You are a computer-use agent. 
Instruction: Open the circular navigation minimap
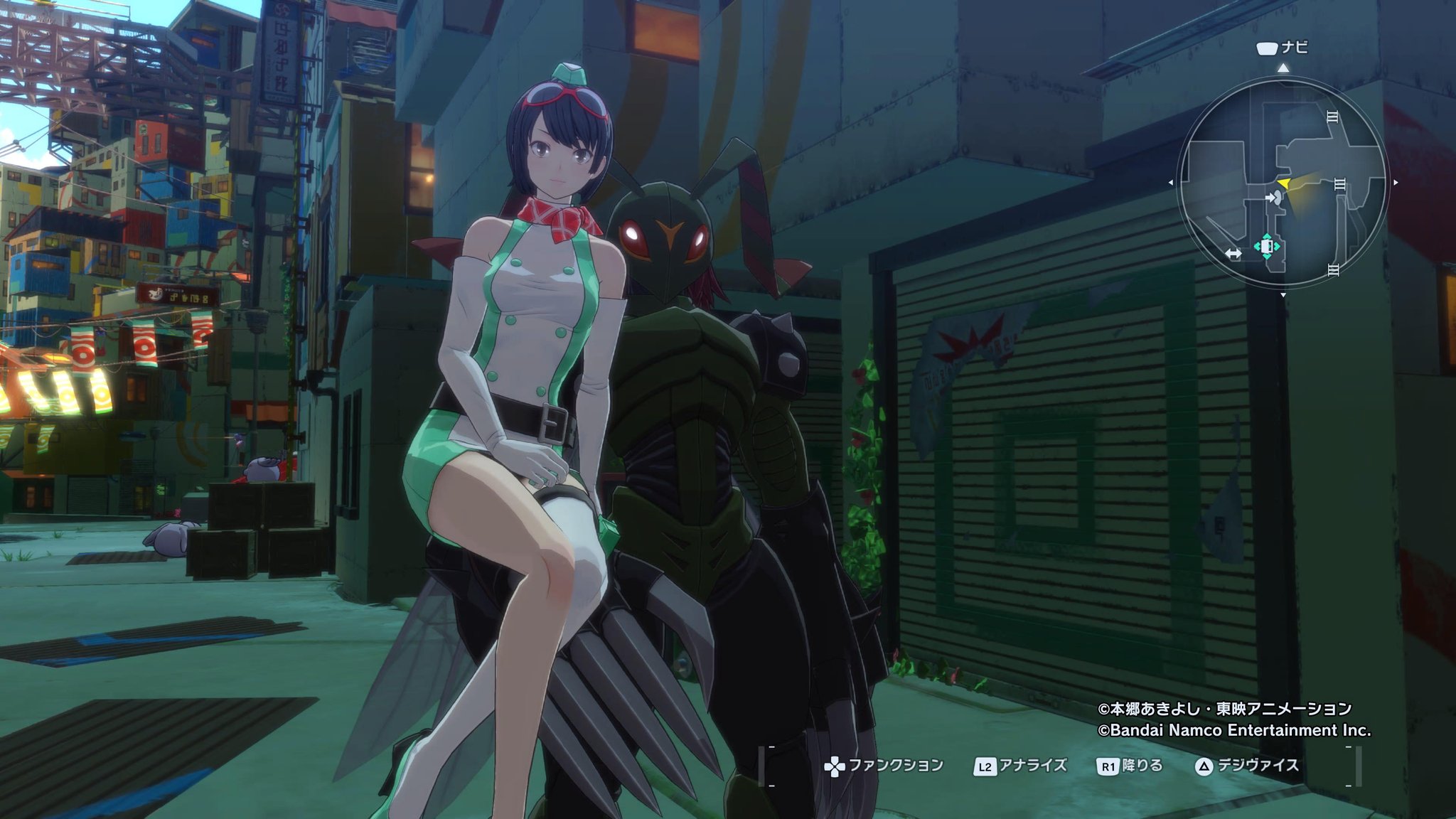point(1283,182)
